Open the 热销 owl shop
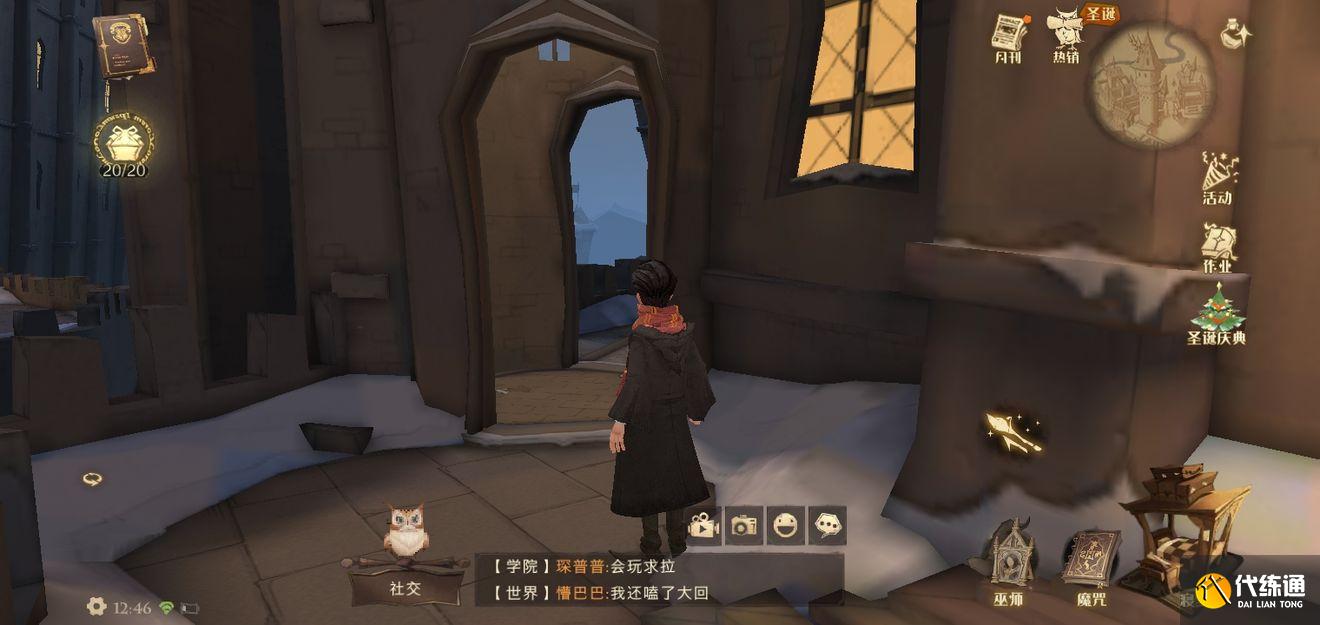Viewport: 1320px width, 625px height. (x=1067, y=35)
